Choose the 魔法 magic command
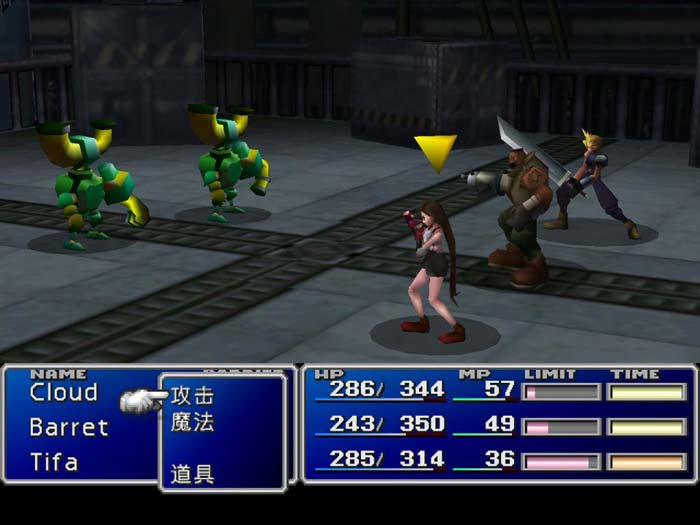 click(x=192, y=423)
